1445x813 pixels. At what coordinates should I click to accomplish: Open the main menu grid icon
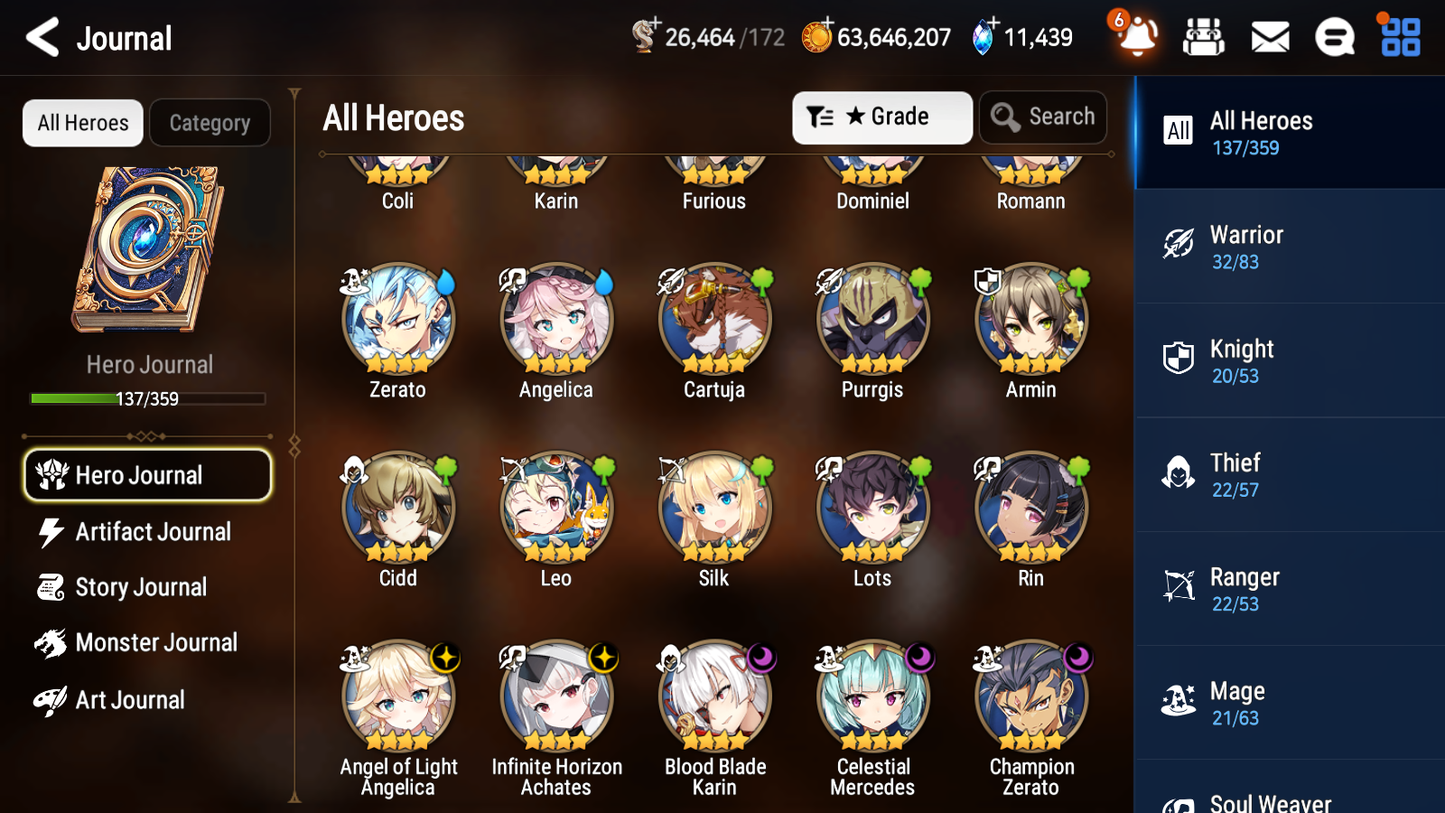pyautogui.click(x=1399, y=37)
